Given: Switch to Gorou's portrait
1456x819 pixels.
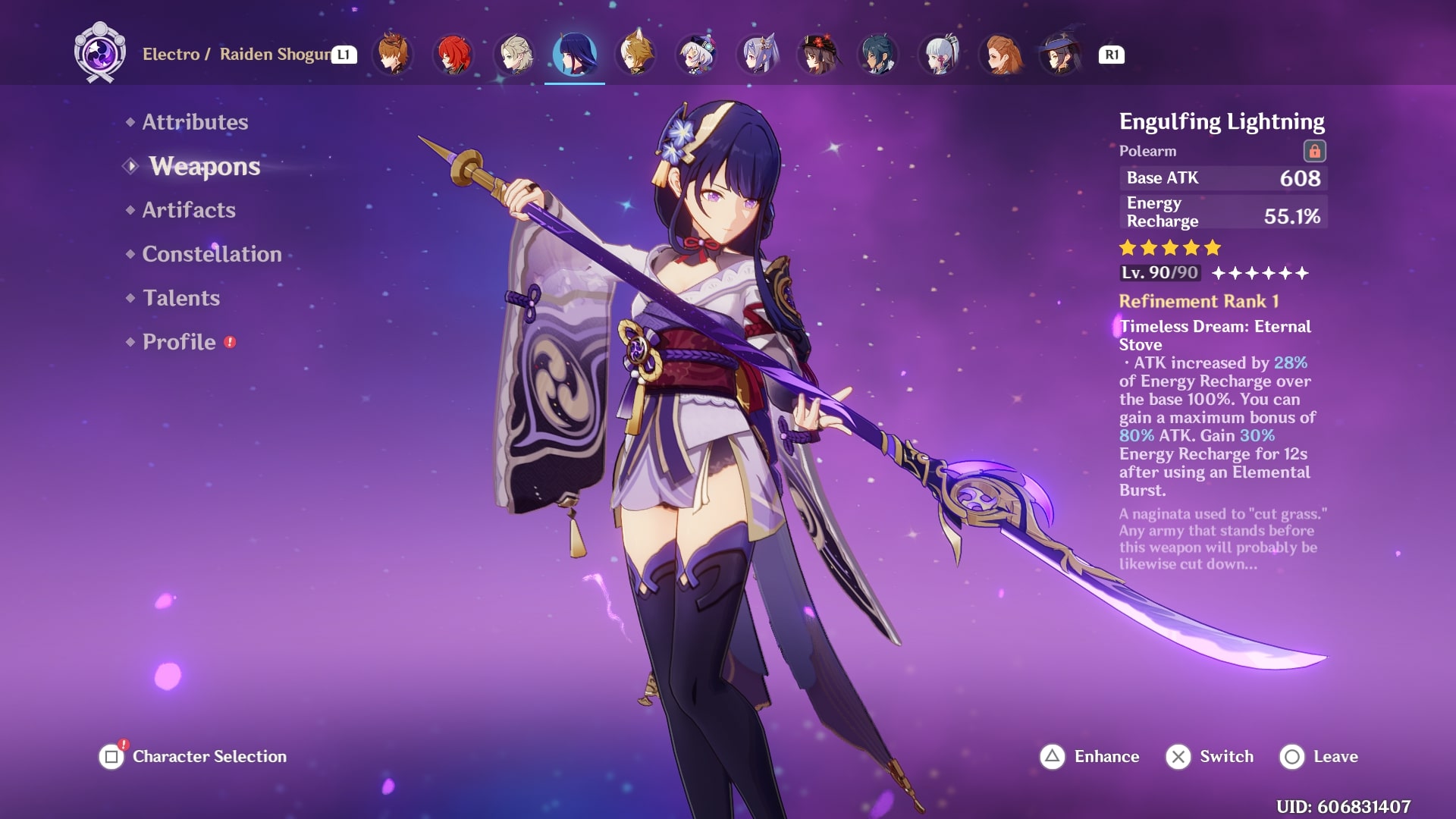Looking at the screenshot, I should click(635, 55).
